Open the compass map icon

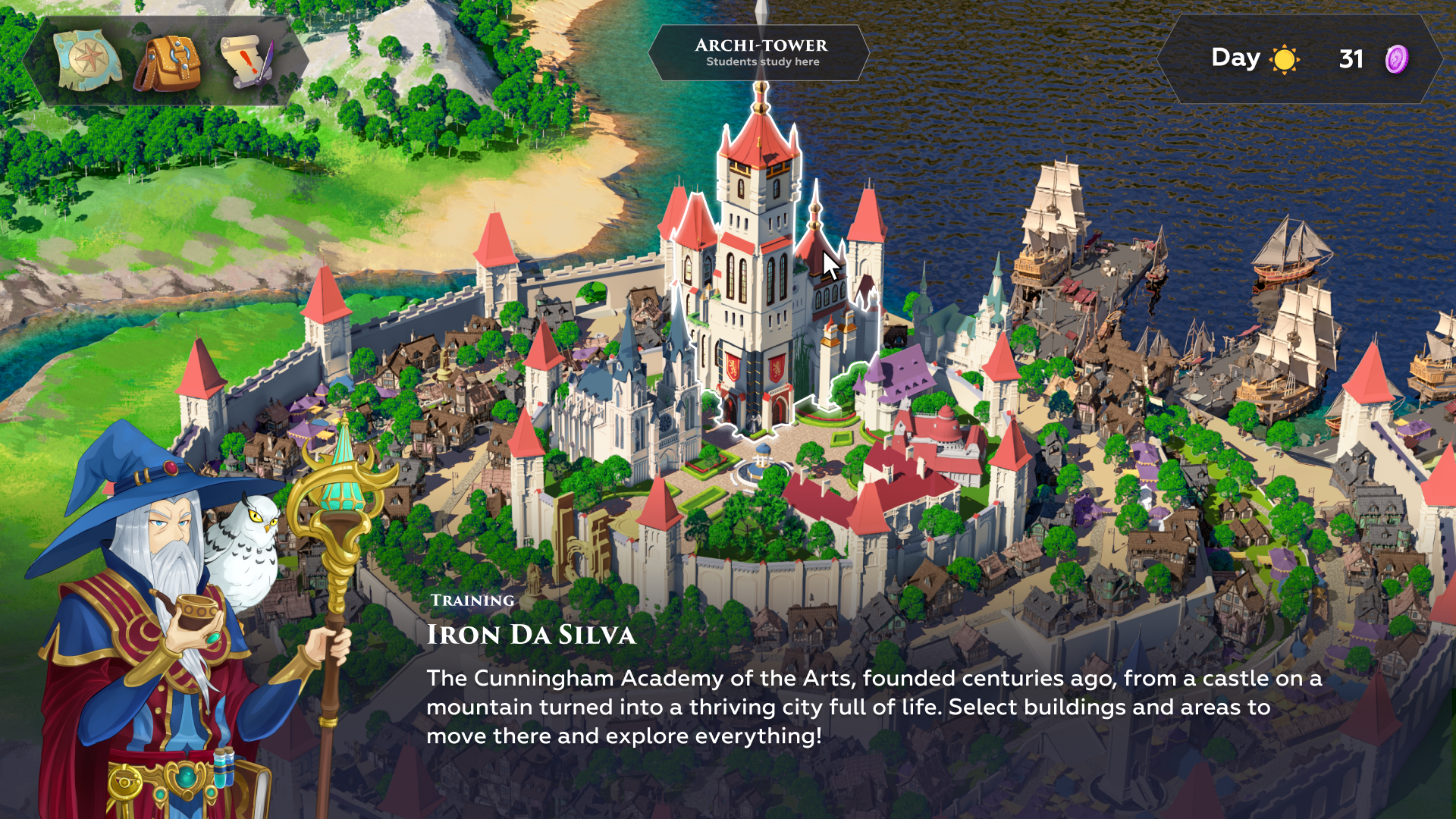[x=87, y=61]
